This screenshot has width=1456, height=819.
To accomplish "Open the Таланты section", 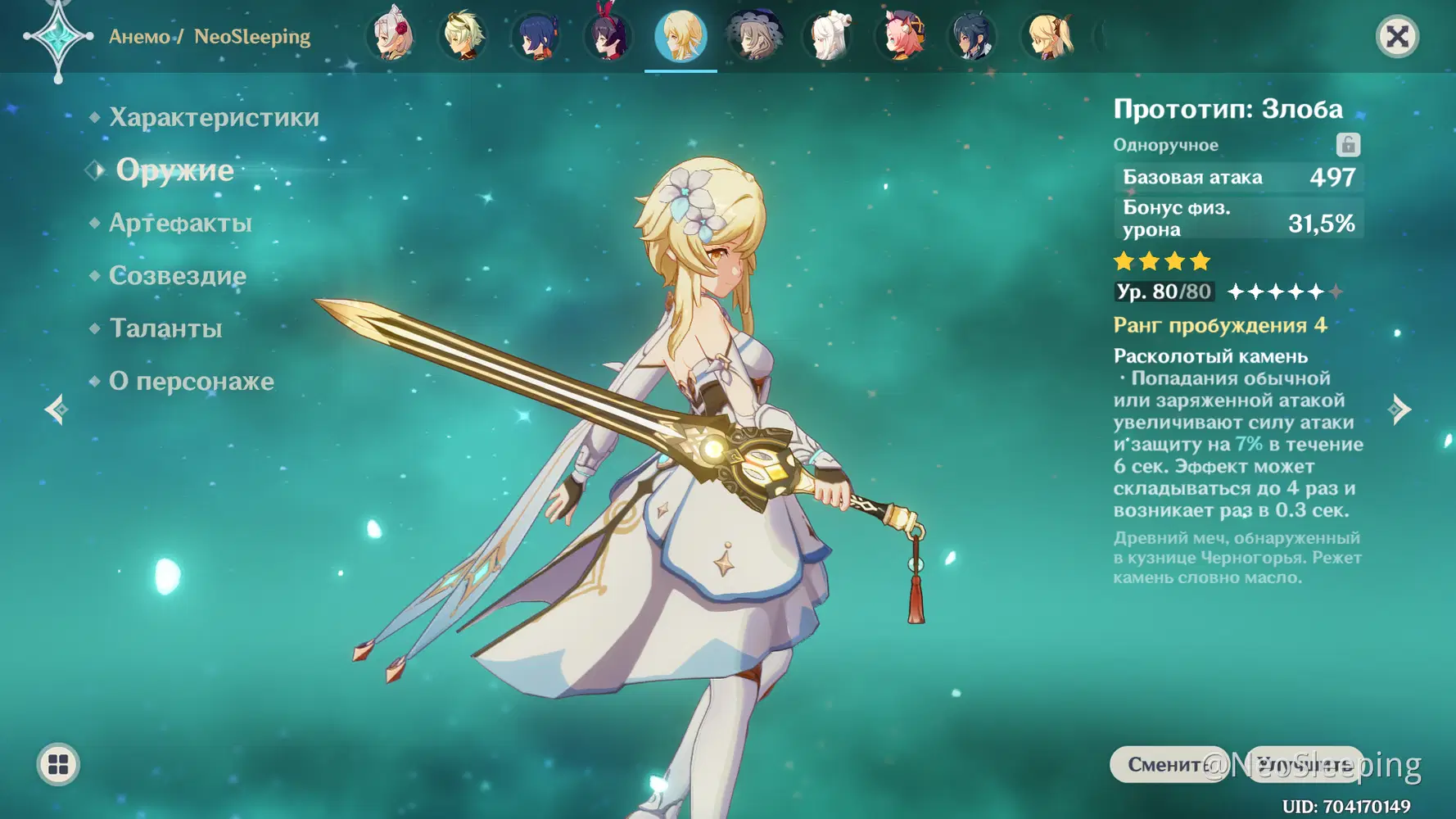I will (x=165, y=328).
